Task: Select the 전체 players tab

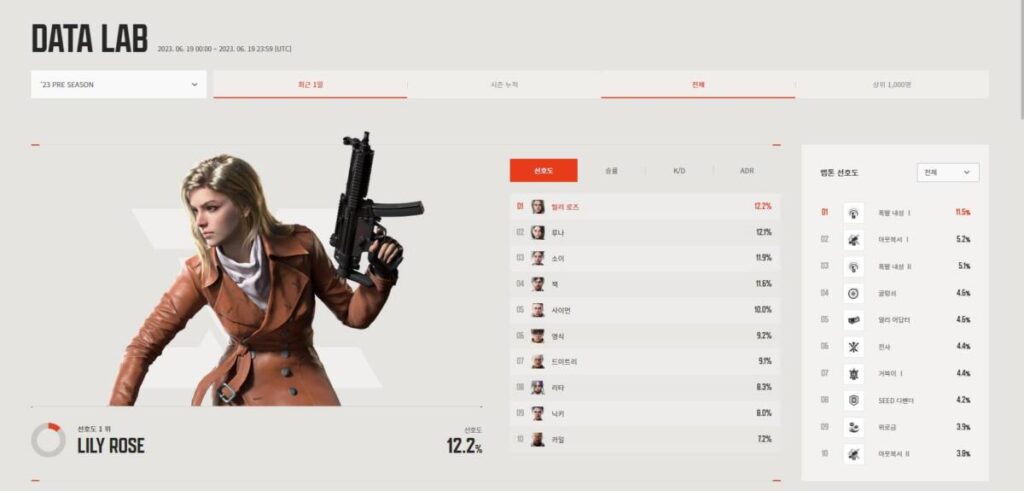Action: (x=698, y=85)
